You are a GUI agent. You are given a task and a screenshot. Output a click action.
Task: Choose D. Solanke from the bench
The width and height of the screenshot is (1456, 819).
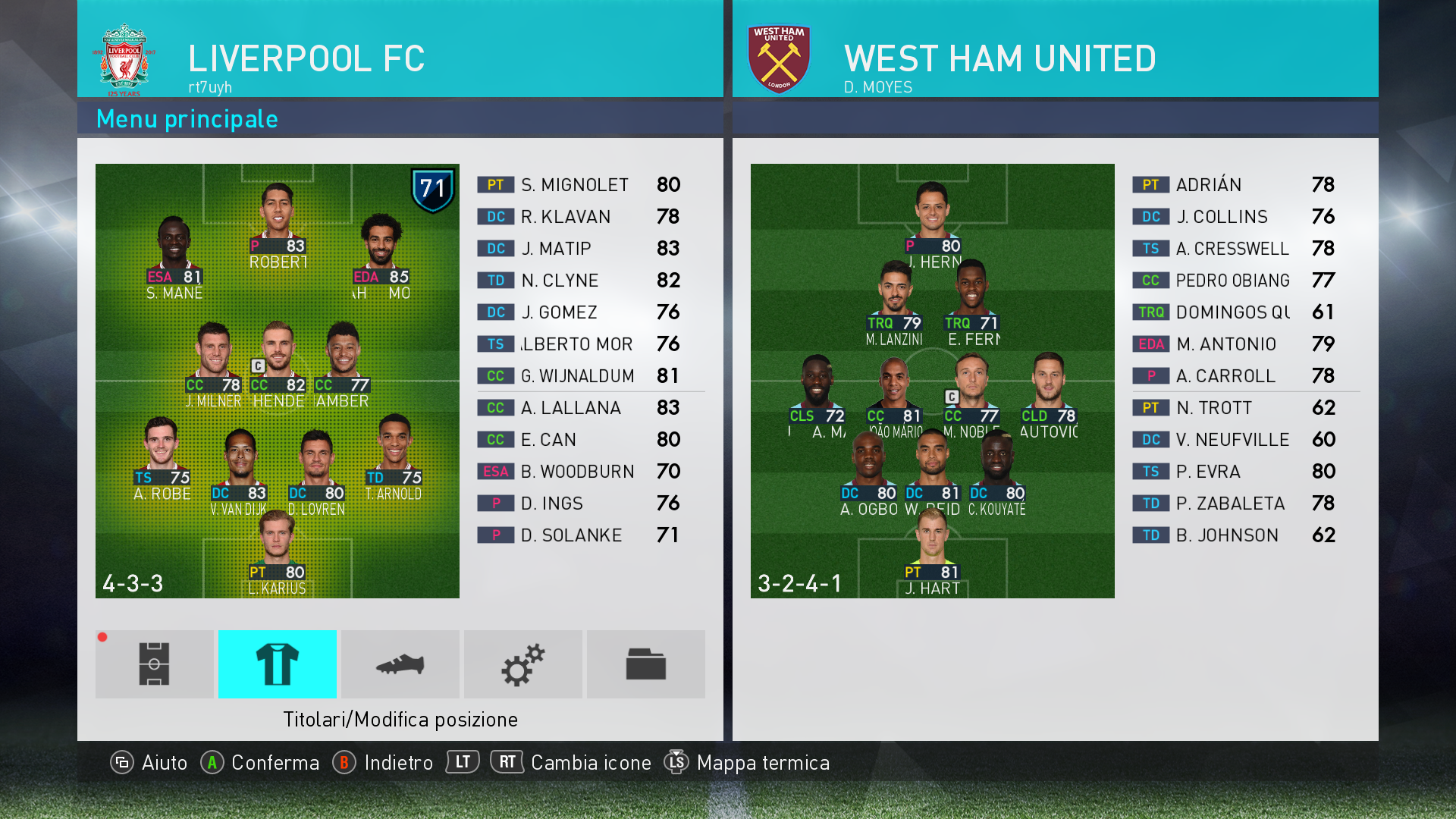[580, 535]
